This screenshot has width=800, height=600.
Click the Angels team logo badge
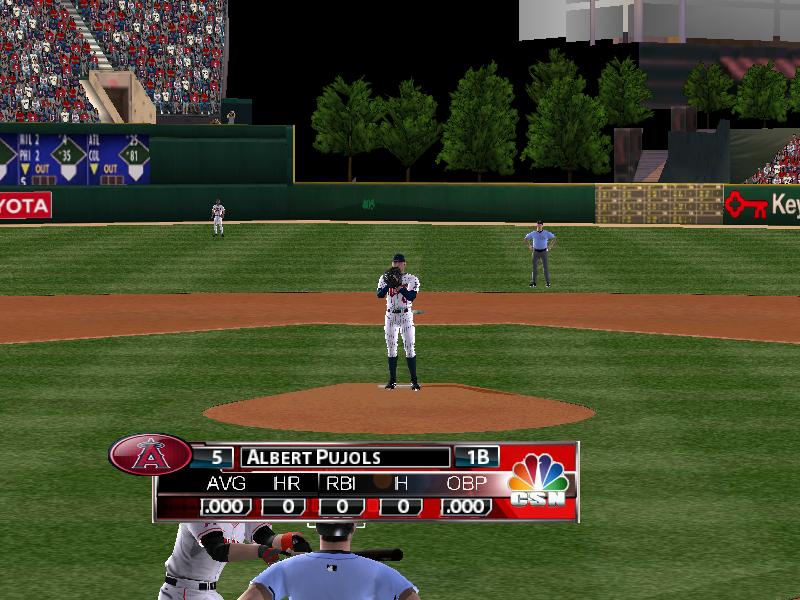pyautogui.click(x=151, y=455)
